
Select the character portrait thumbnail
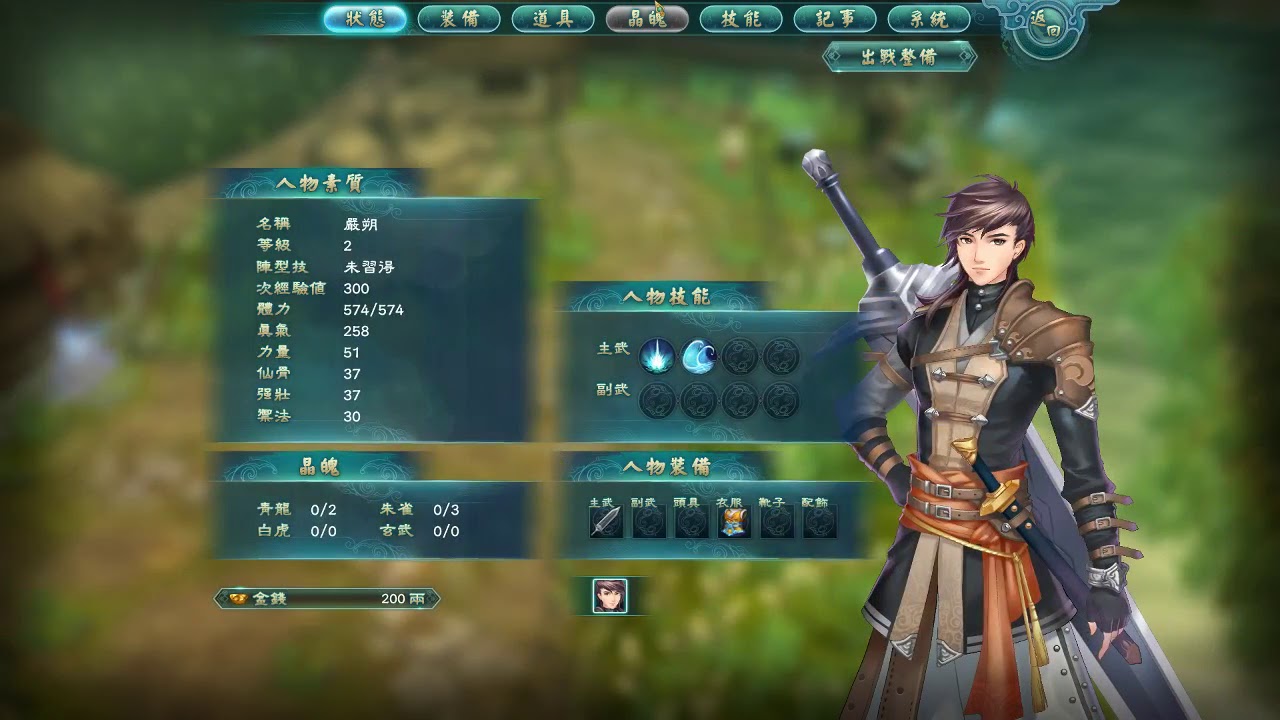(609, 596)
